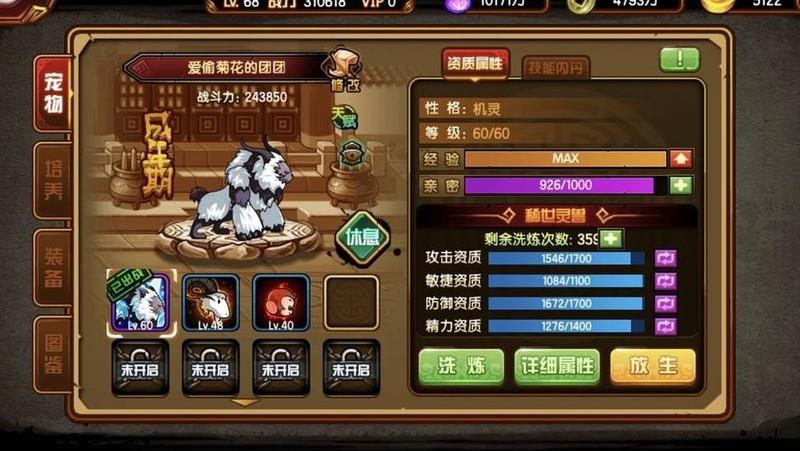Select the Lv.40 red monkey pet slot
The image size is (800, 451).
(x=281, y=302)
